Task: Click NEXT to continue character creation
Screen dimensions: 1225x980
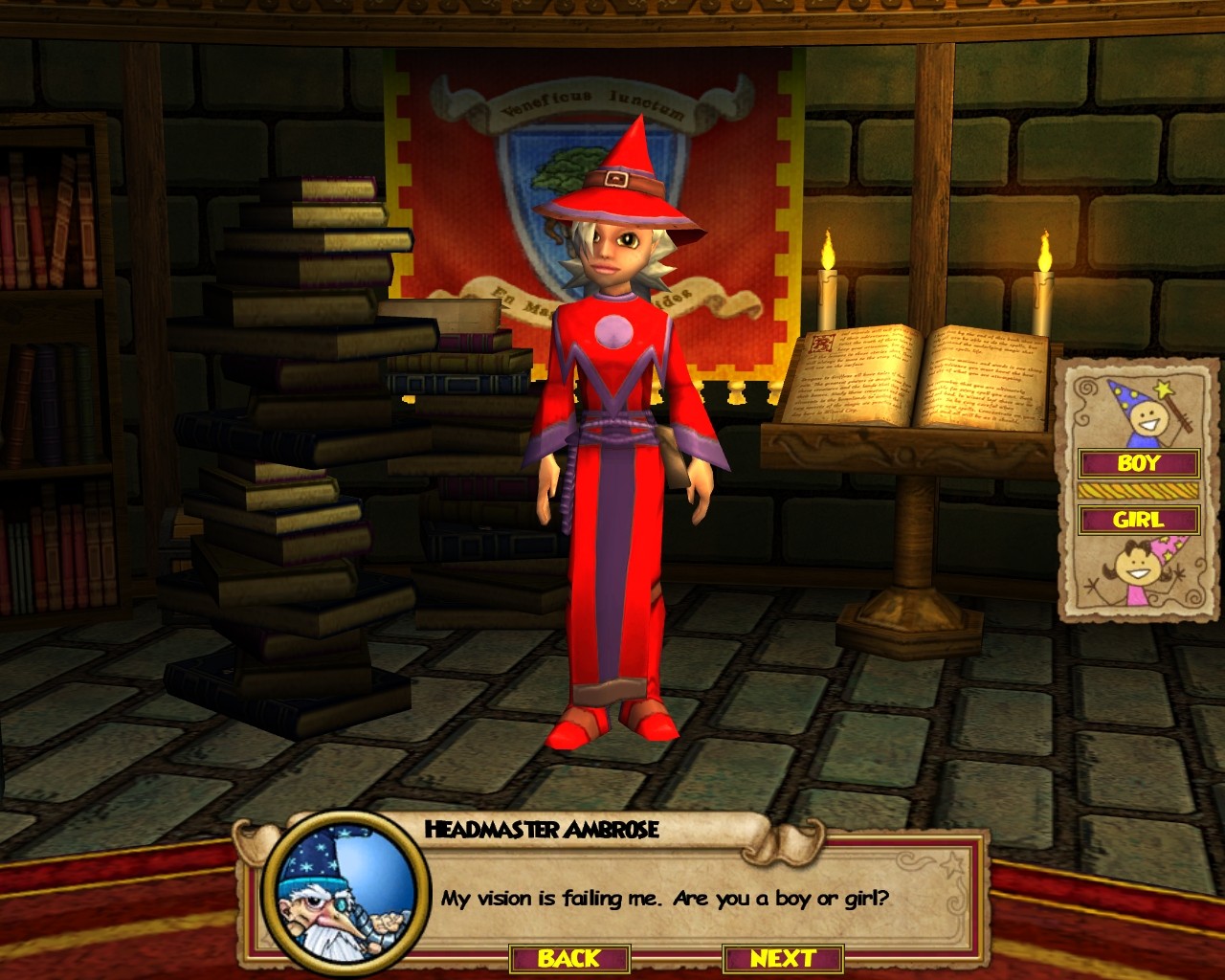Action: [x=783, y=956]
